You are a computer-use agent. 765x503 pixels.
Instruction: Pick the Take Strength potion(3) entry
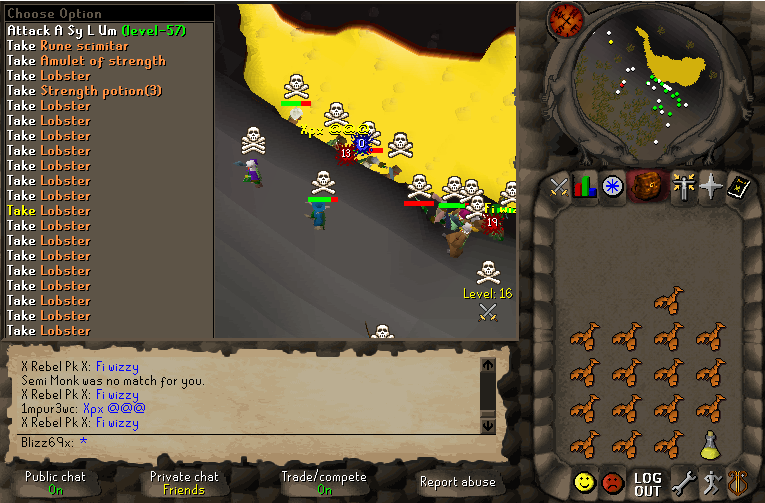(84, 91)
